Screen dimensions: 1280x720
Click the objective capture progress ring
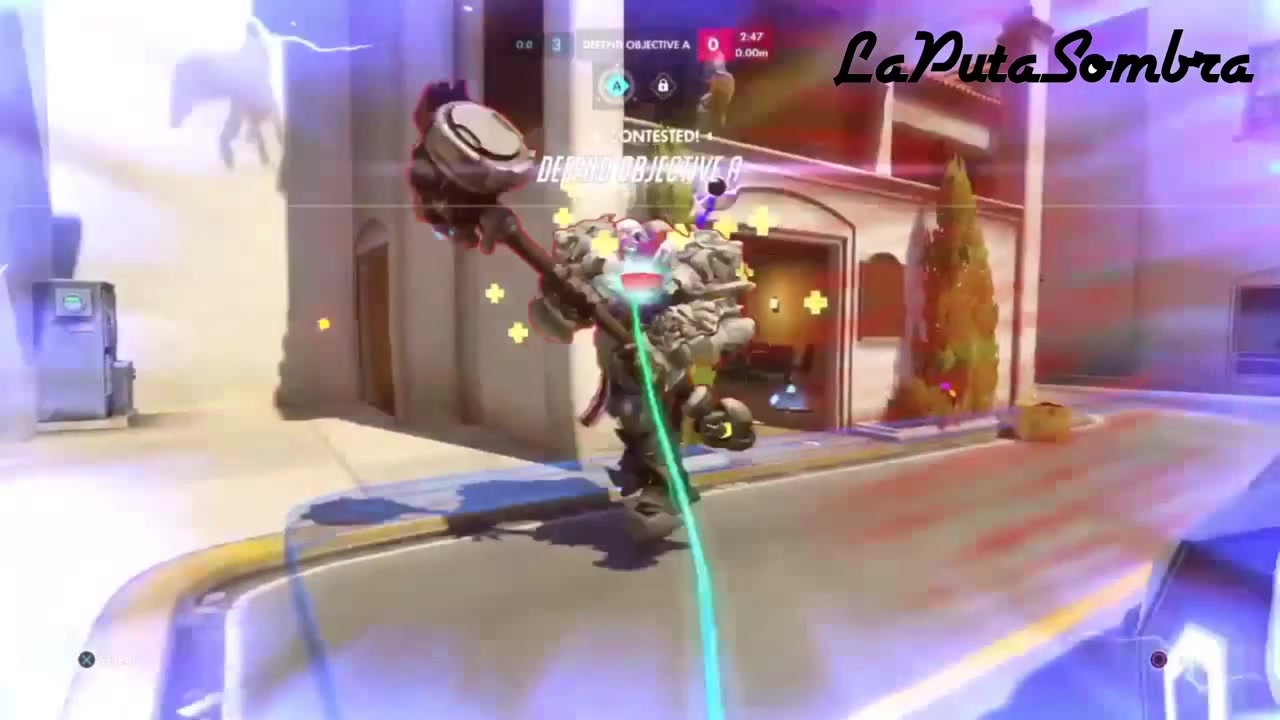tap(616, 86)
